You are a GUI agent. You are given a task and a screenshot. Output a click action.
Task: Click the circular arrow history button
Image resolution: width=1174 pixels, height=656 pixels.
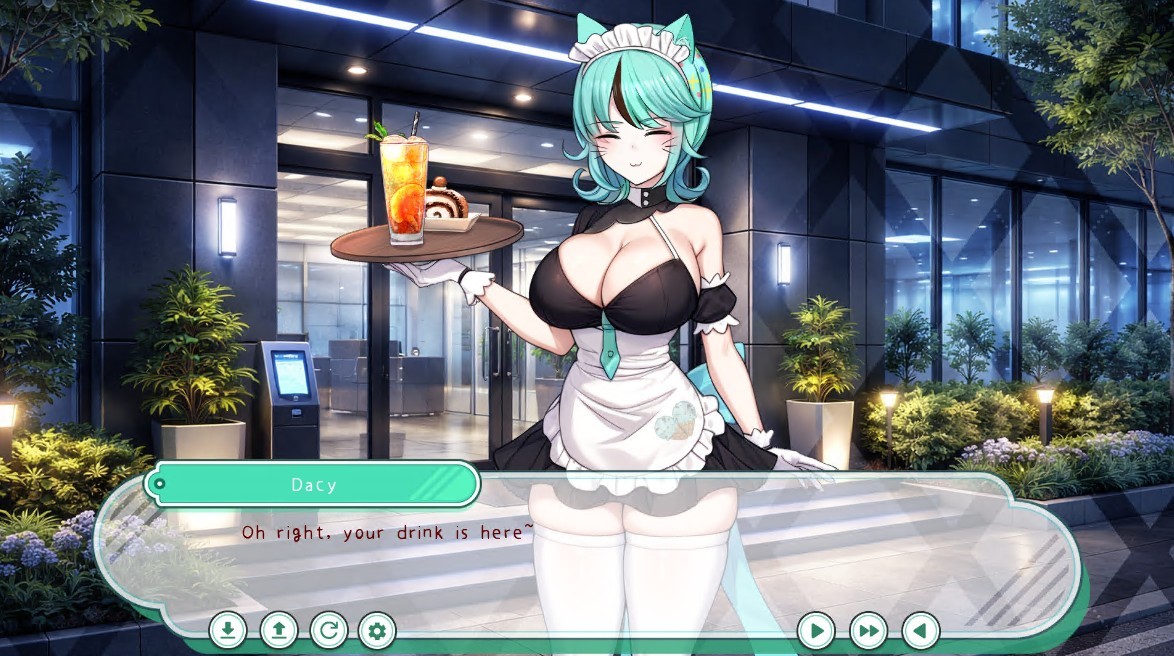point(329,630)
